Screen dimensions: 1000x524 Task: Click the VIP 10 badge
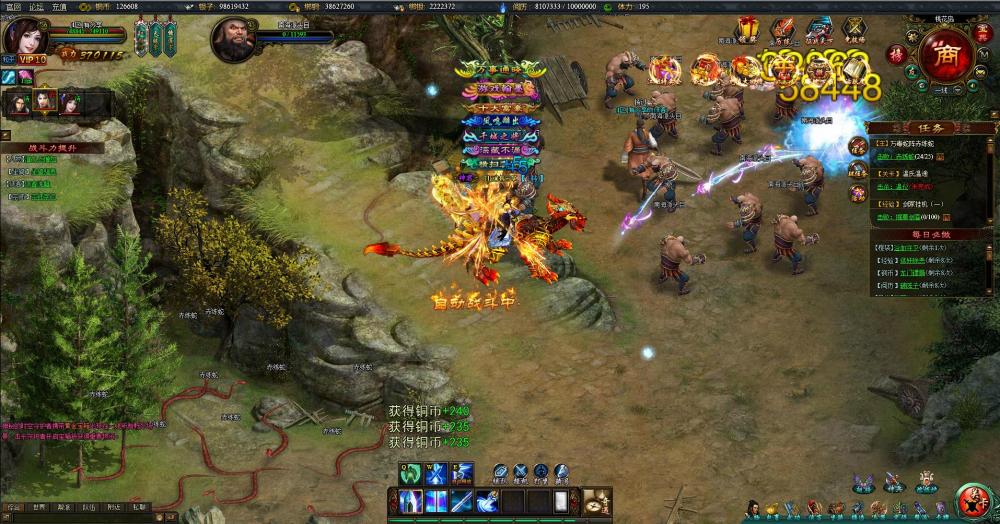31,60
